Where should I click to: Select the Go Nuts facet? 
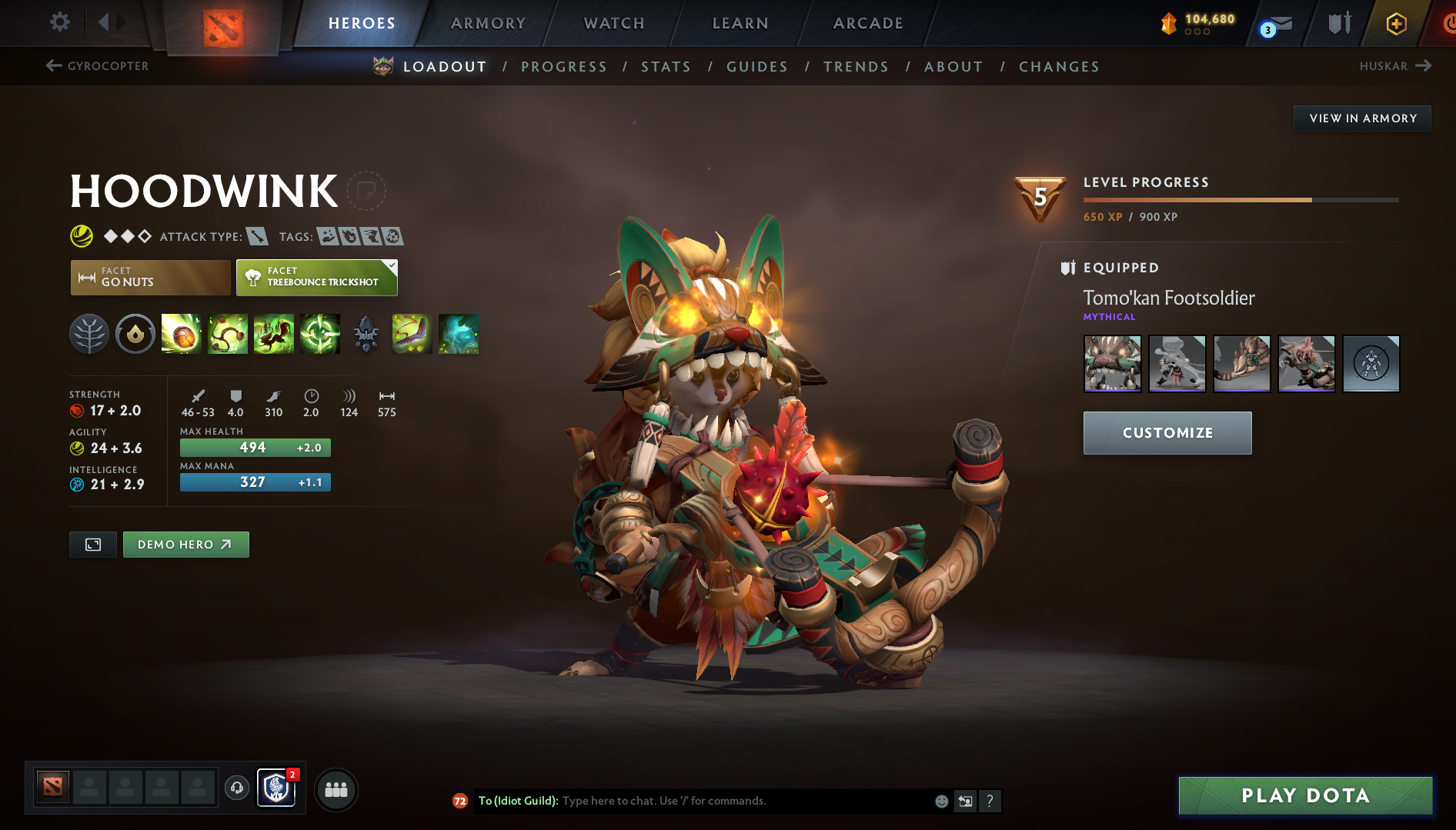(x=149, y=278)
